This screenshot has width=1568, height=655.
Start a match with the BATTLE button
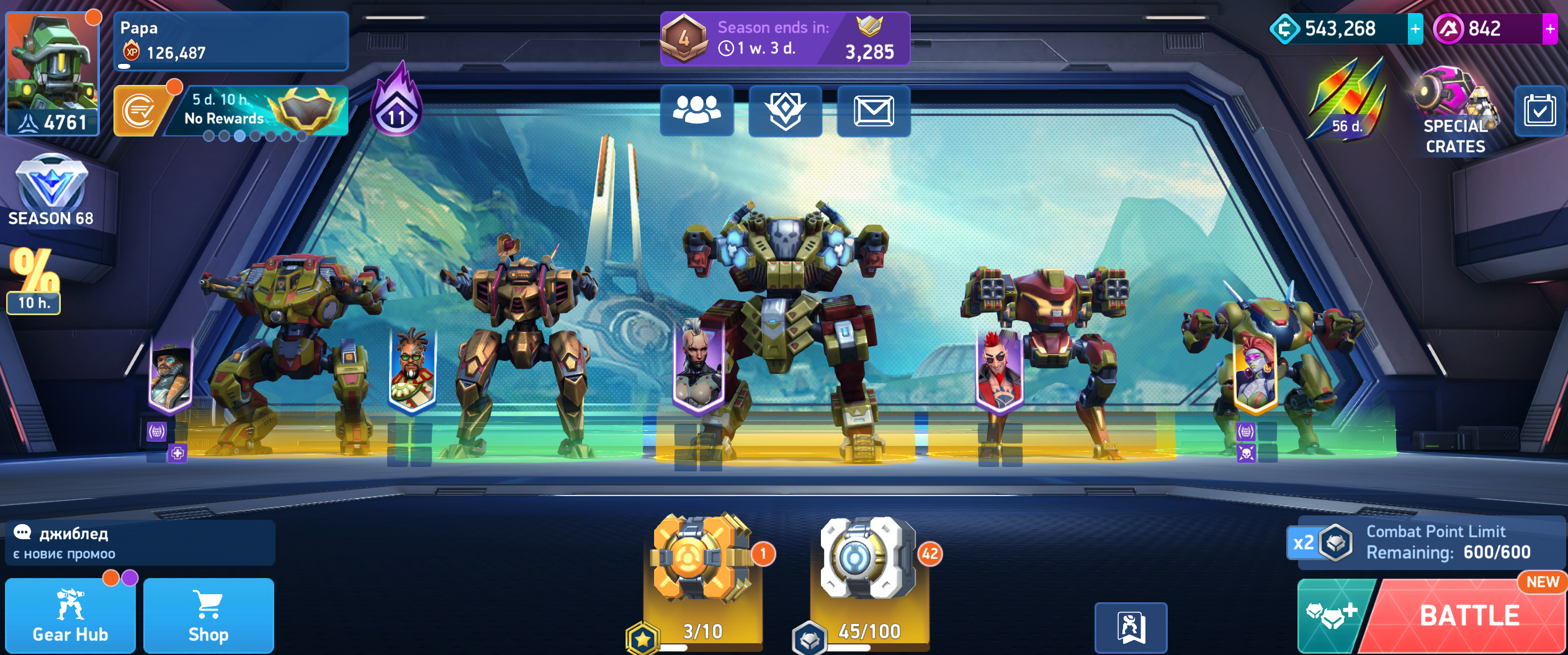[1468, 616]
